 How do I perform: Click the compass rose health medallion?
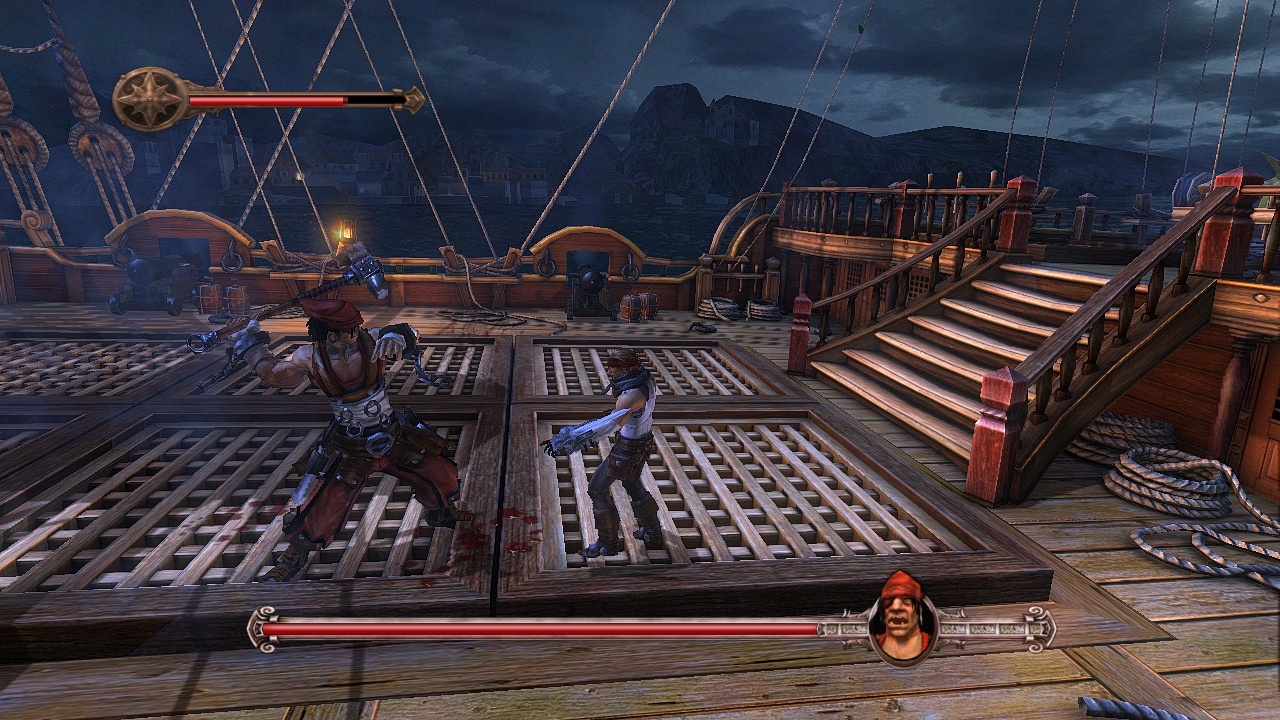point(148,97)
